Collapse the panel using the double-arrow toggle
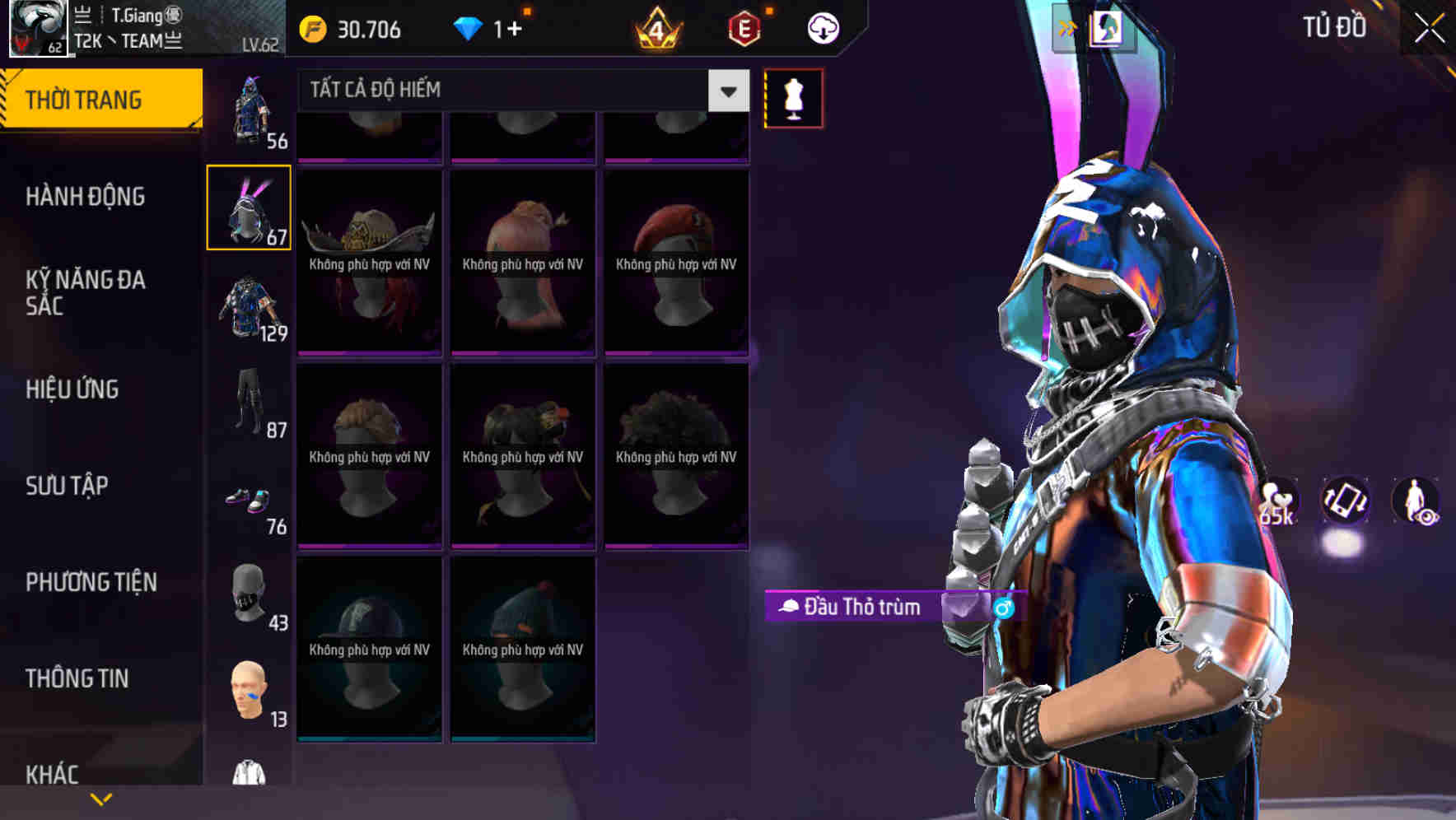 [x=1069, y=27]
